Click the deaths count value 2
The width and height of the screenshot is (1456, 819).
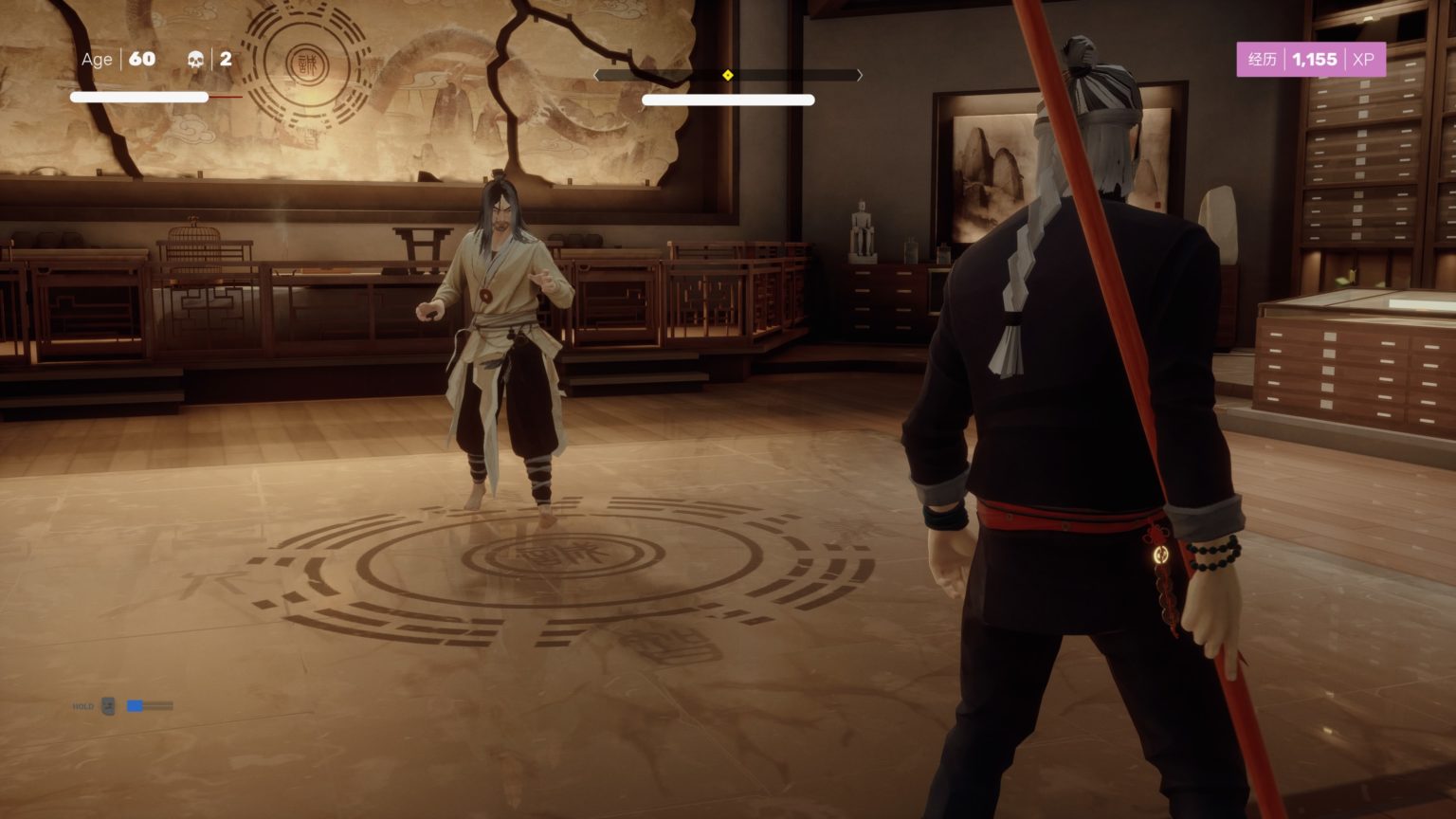(226, 58)
